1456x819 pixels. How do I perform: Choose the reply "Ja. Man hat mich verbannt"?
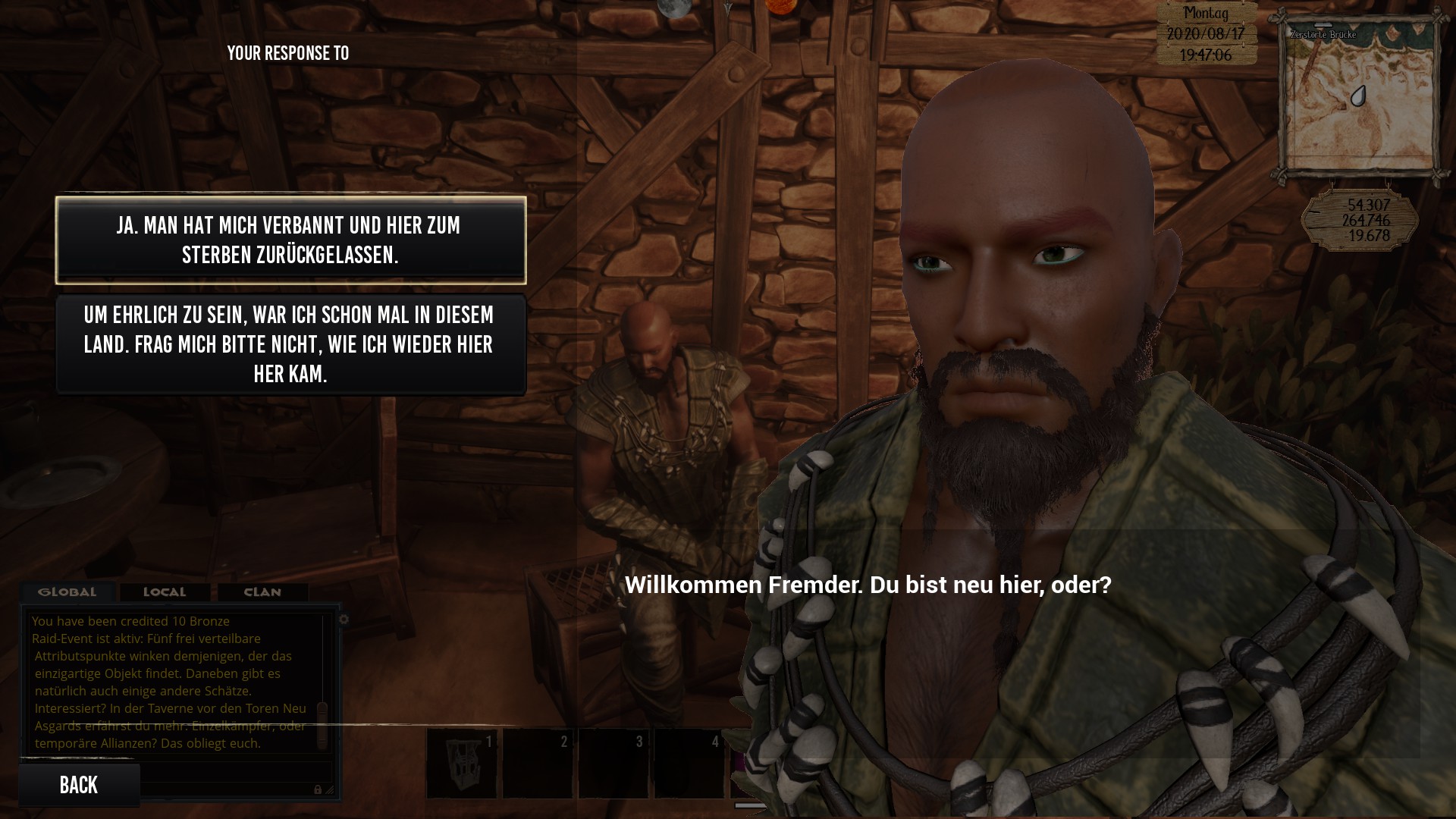(x=290, y=240)
